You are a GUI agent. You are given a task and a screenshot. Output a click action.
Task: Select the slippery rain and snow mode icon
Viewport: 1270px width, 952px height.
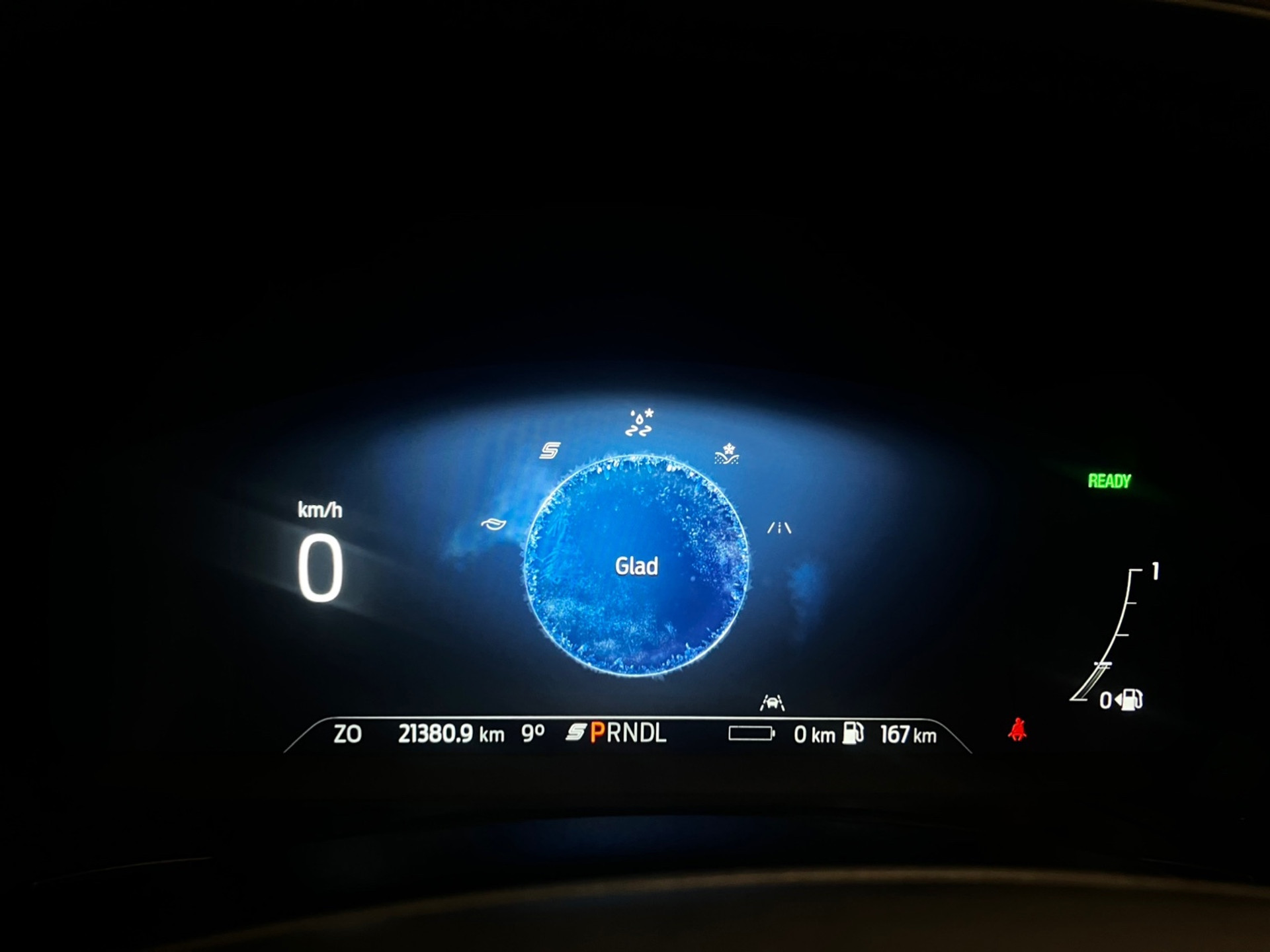[x=640, y=423]
